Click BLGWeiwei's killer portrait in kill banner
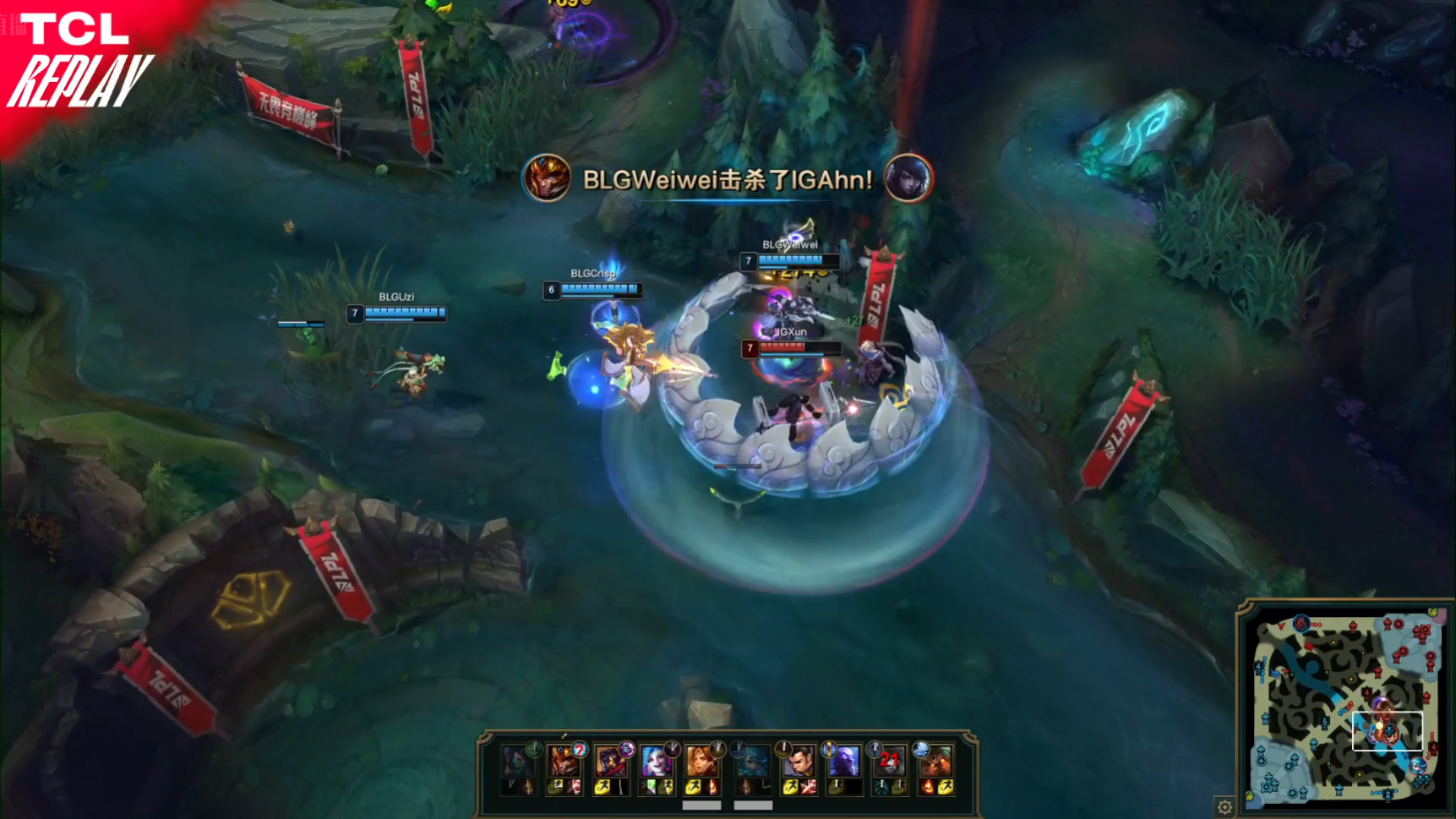 click(547, 178)
